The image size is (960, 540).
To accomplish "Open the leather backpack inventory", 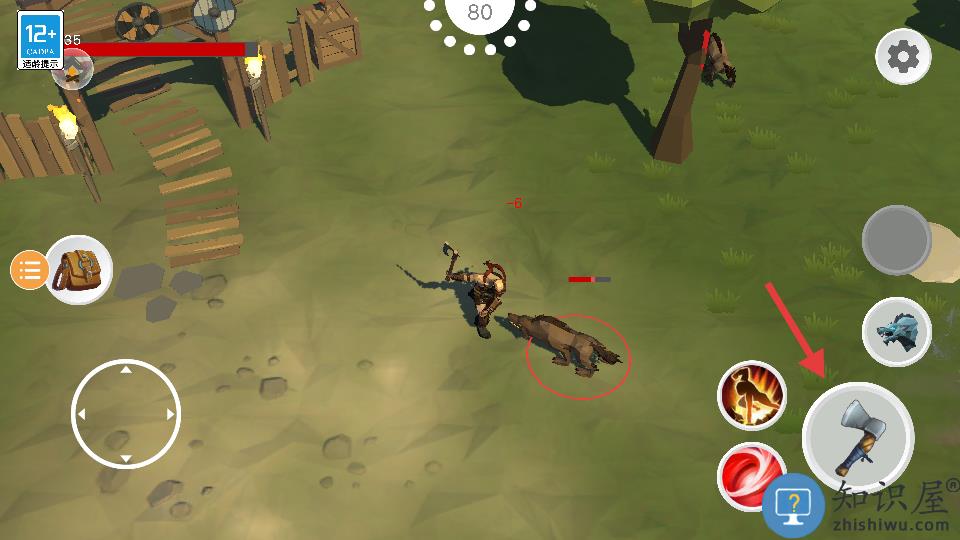I will (x=79, y=269).
